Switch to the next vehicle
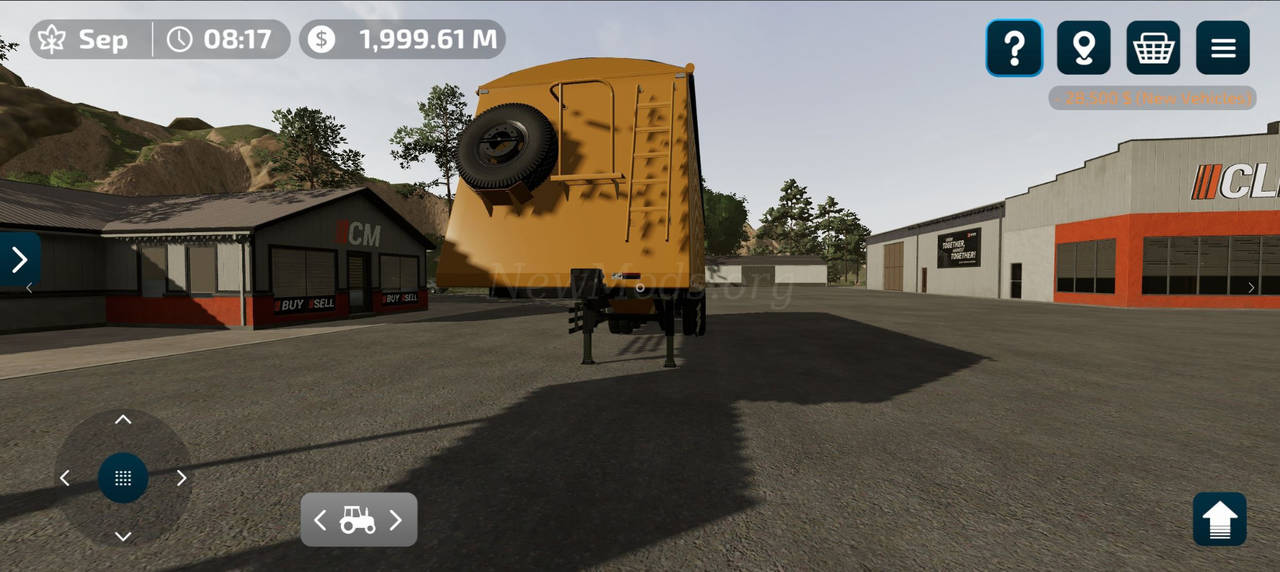 click(396, 520)
